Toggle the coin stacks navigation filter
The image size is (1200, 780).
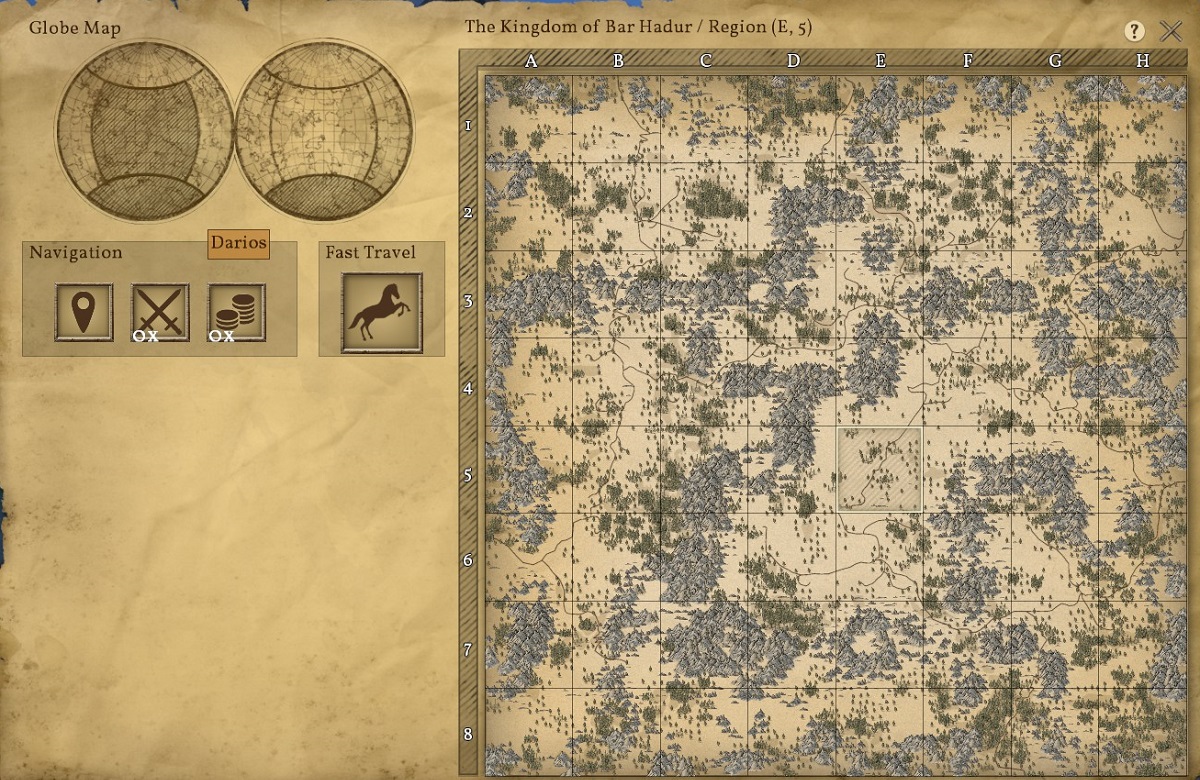tap(237, 312)
